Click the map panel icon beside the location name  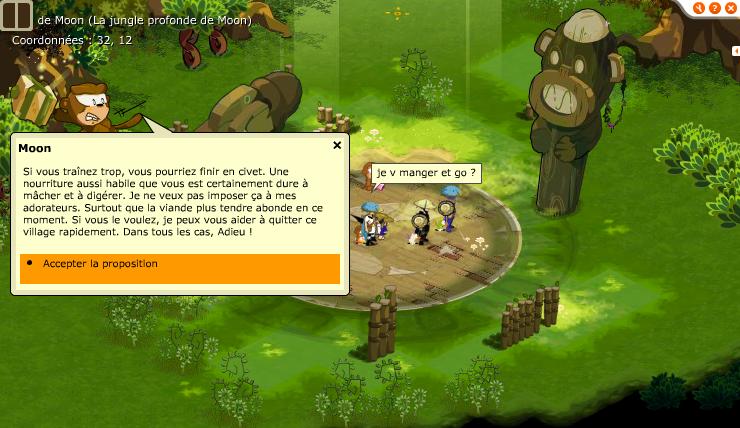[x=17, y=20]
